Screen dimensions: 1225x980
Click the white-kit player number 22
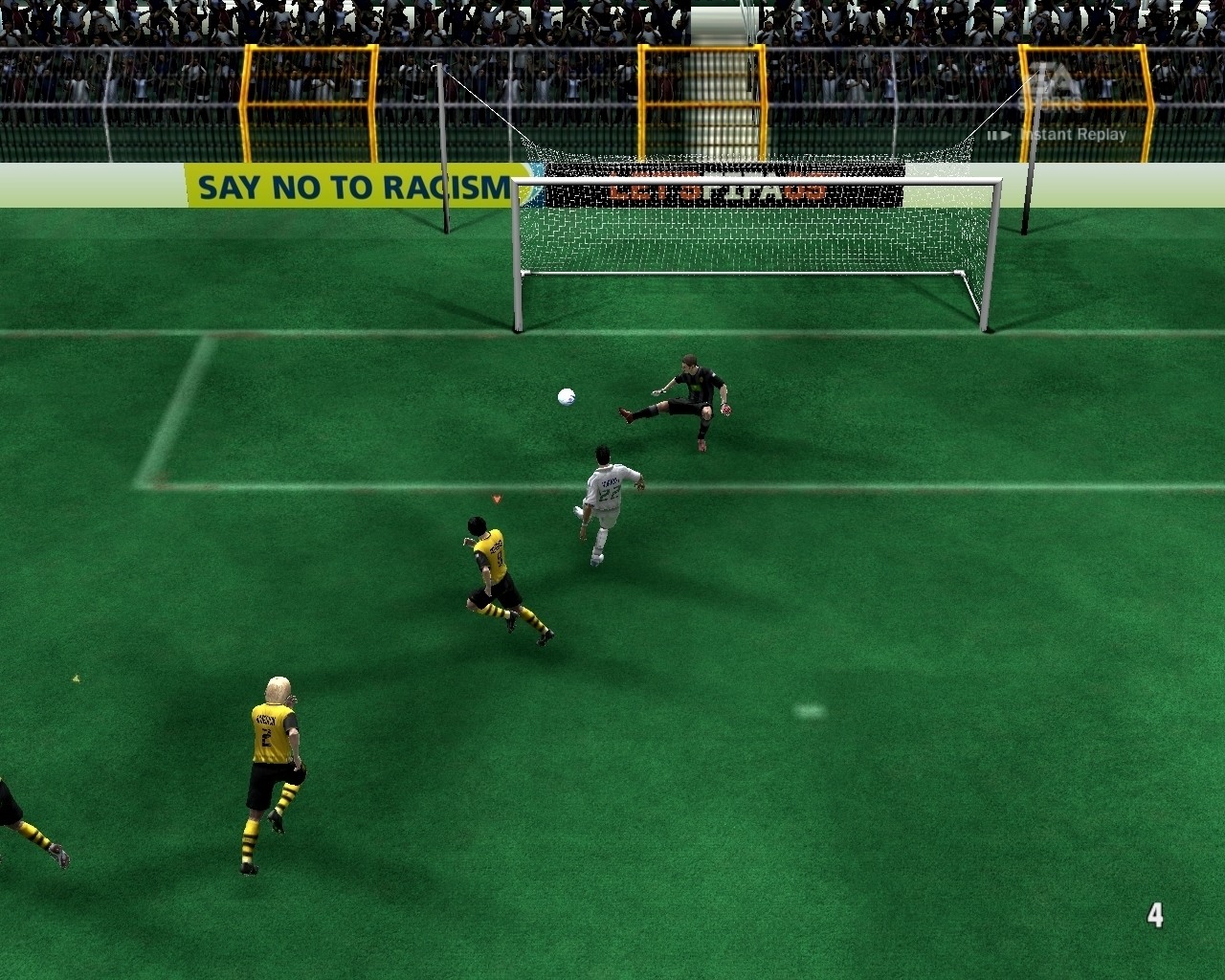609,493
